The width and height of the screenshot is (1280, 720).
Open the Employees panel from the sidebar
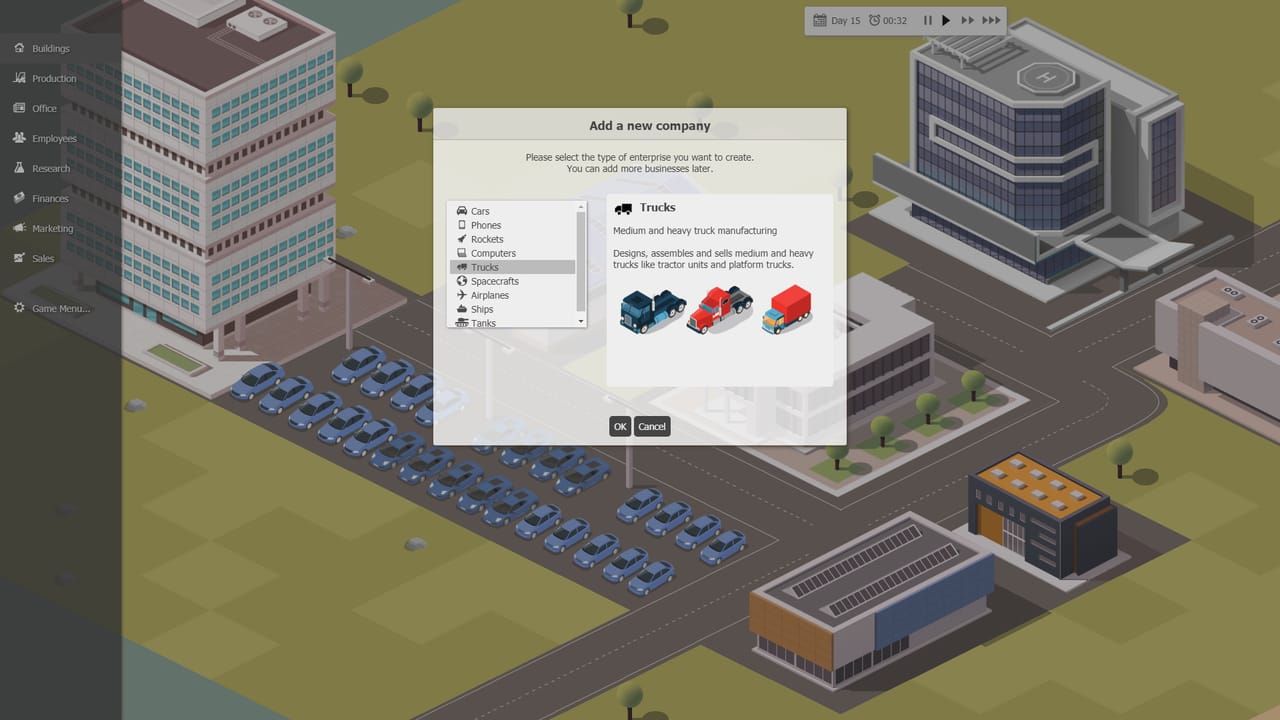[x=19, y=138]
